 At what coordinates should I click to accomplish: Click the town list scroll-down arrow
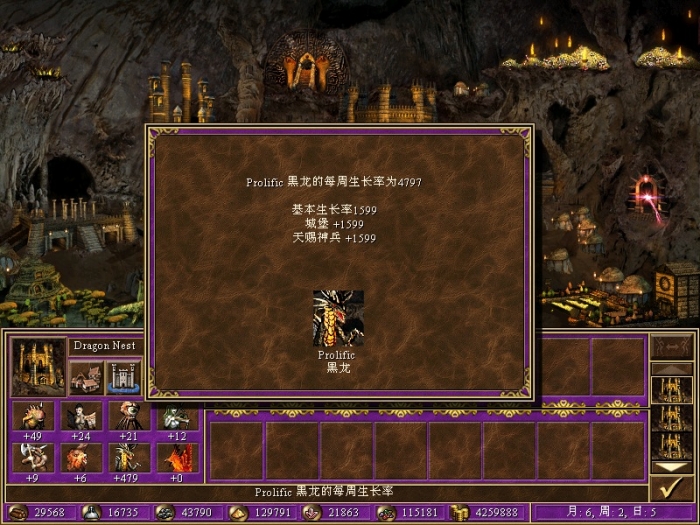(x=668, y=465)
